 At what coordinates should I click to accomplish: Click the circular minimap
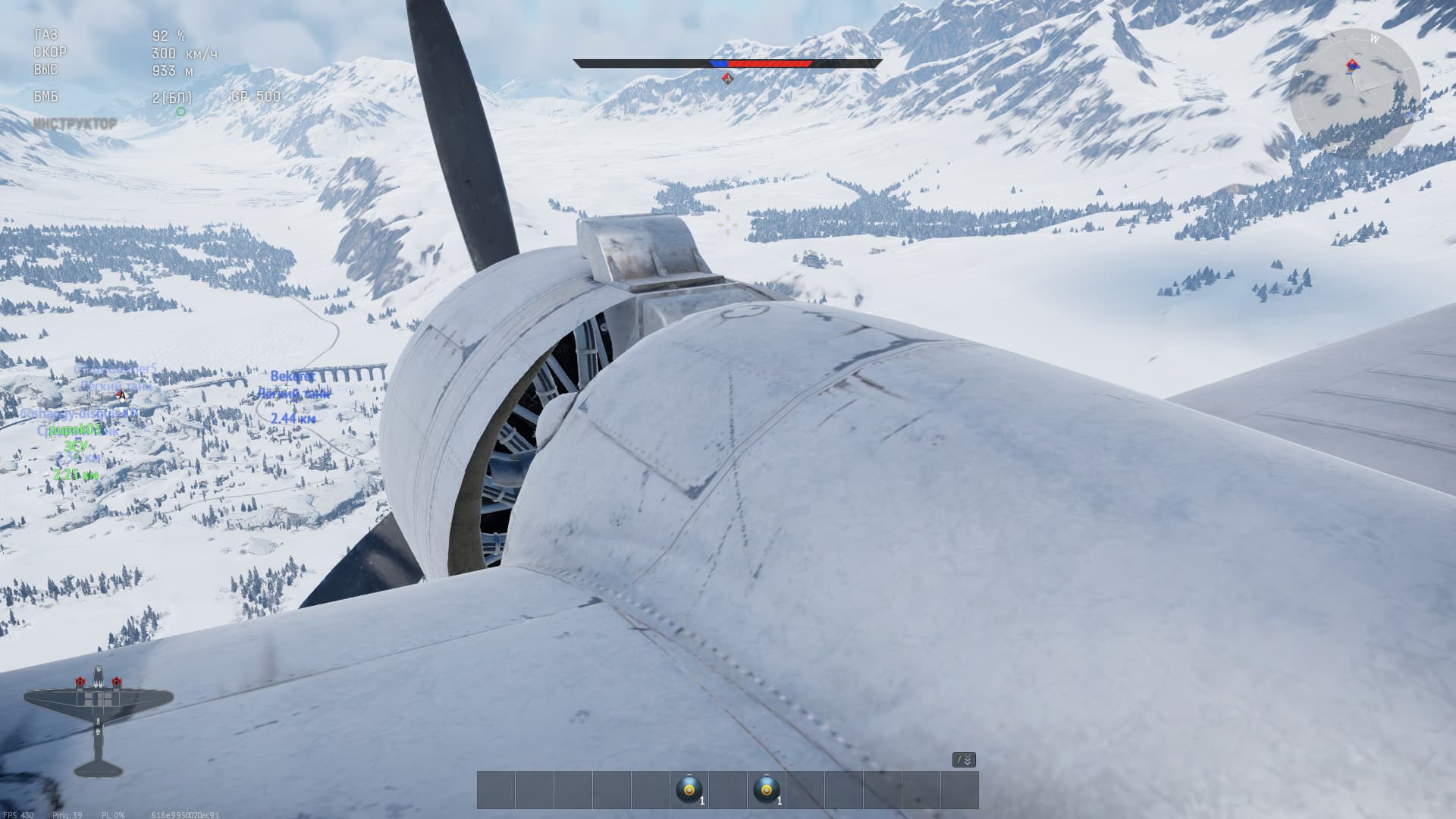coord(1354,94)
